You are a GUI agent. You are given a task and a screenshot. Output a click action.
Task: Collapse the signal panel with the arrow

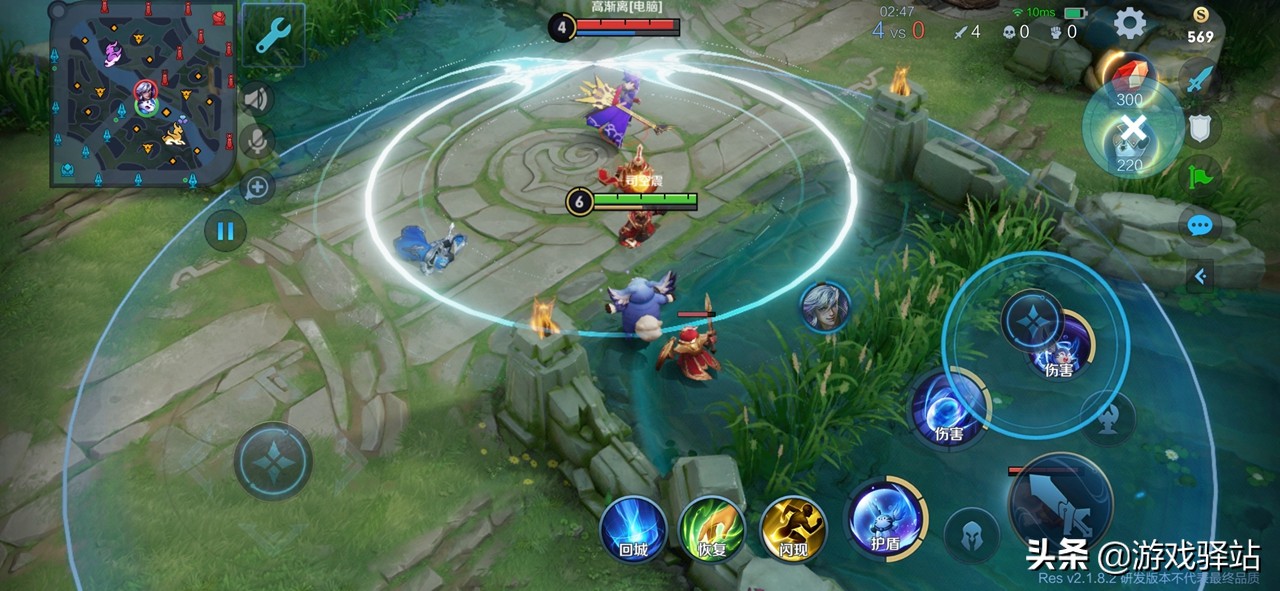coord(1199,275)
